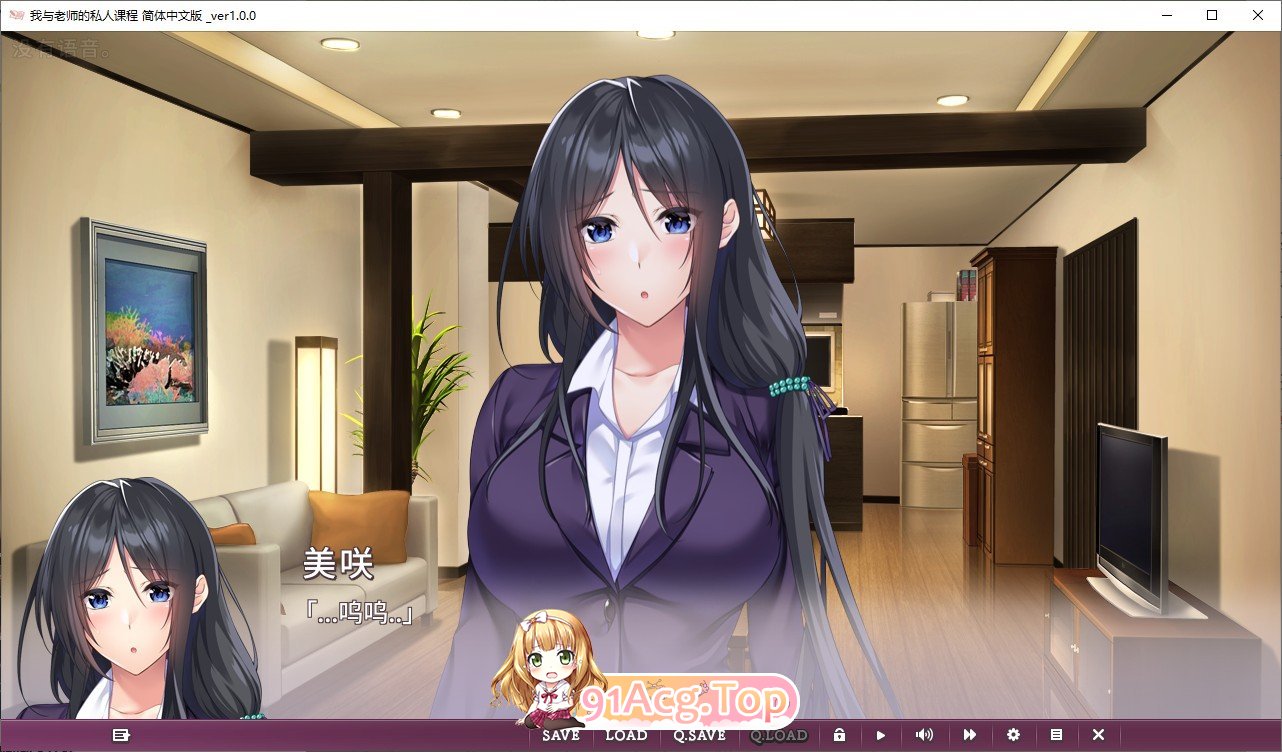
Task: Open the message backlog icon
Action: [121, 734]
